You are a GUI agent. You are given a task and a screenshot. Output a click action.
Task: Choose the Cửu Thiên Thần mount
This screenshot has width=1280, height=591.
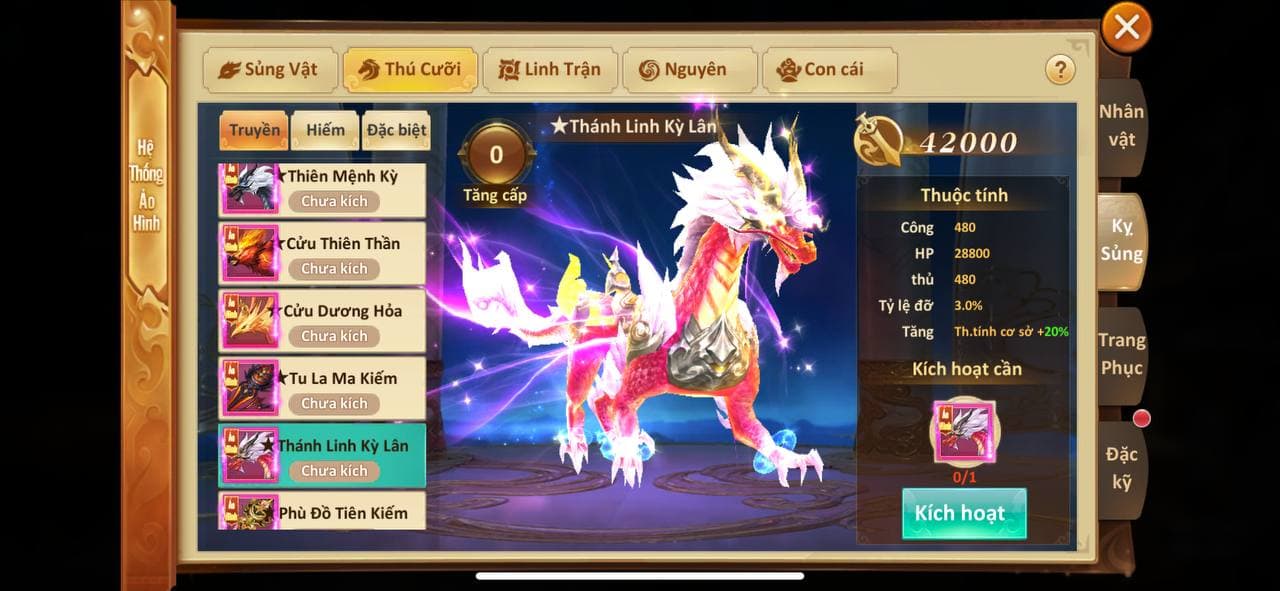coord(322,255)
